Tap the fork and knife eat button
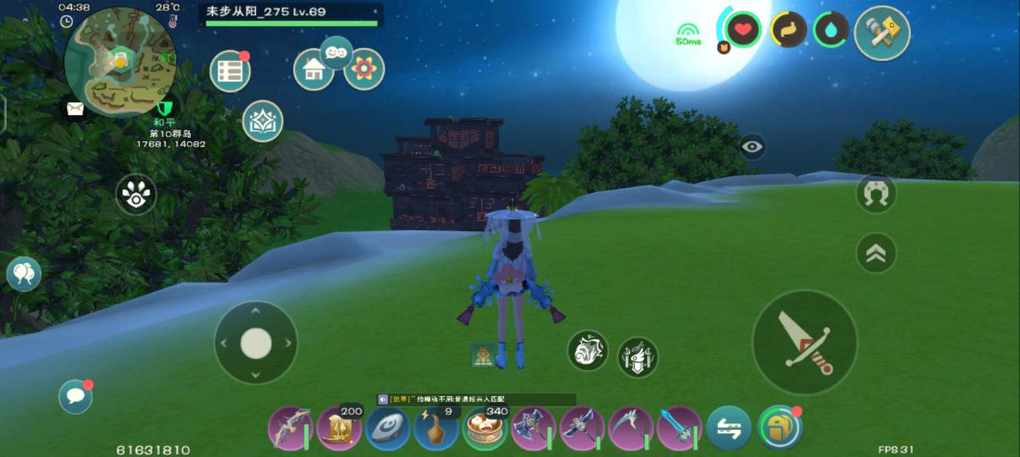This screenshot has height=457, width=1020. click(x=637, y=356)
